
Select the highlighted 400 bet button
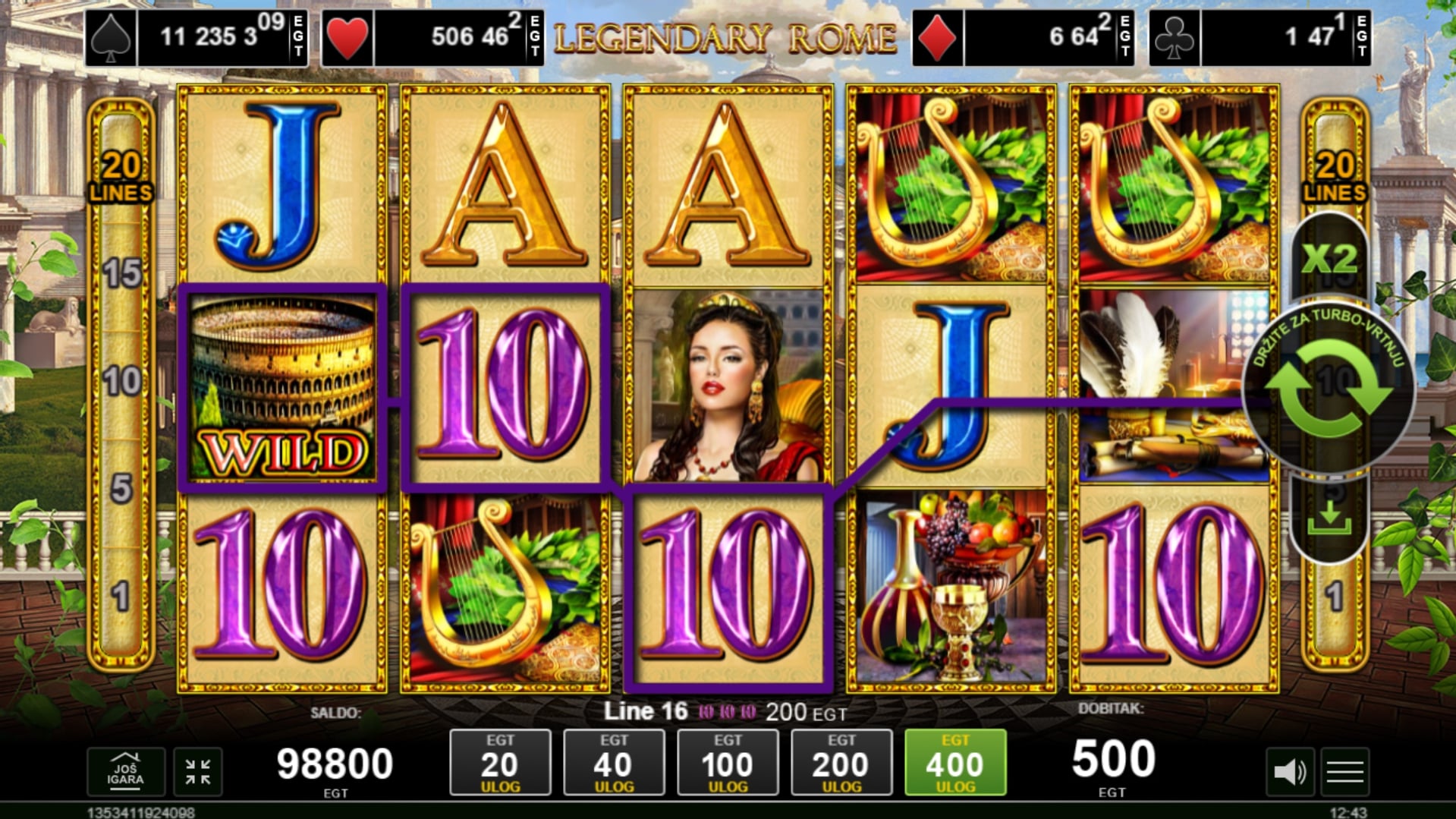pos(955,762)
